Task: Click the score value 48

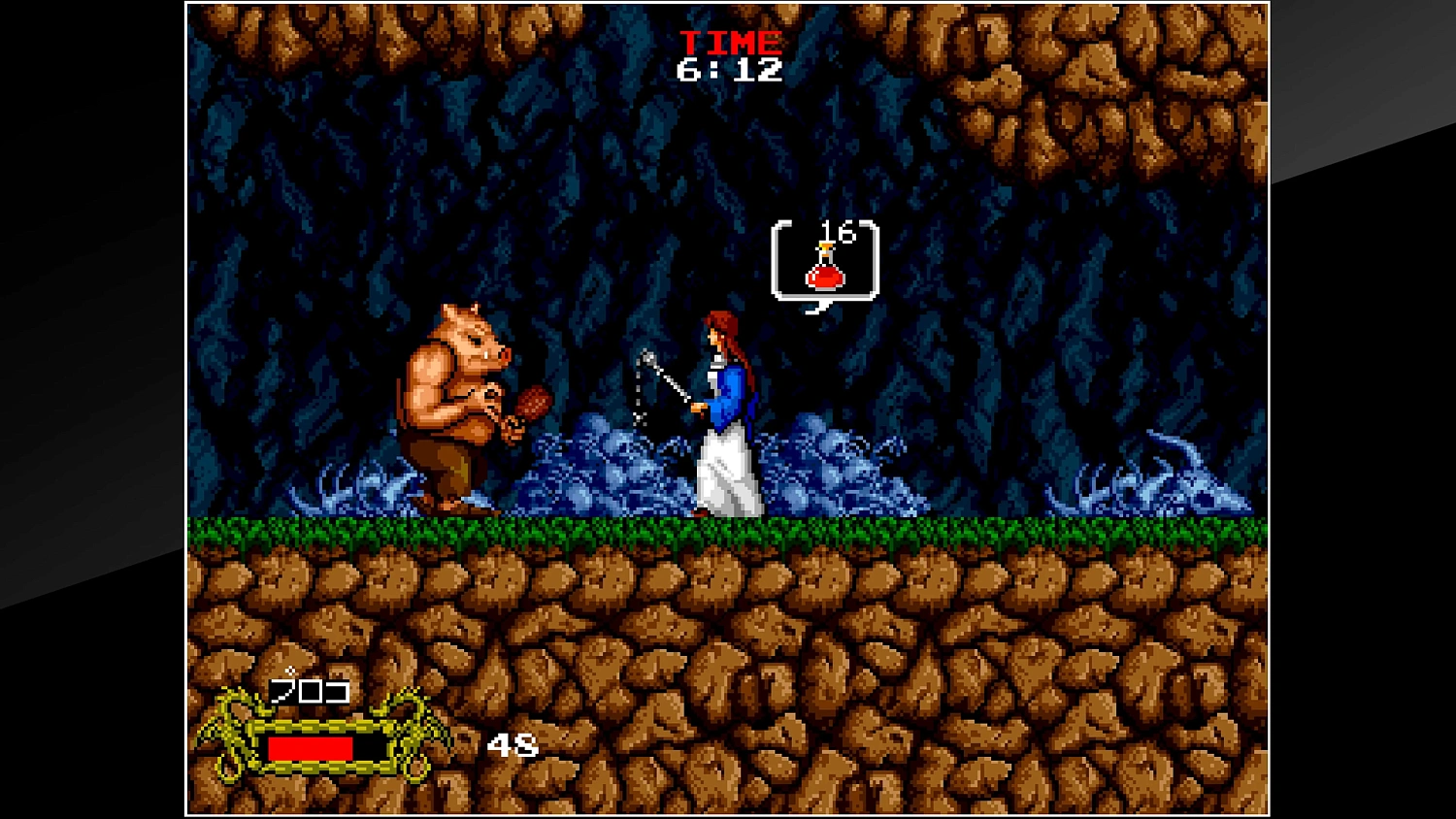Action: (x=512, y=746)
